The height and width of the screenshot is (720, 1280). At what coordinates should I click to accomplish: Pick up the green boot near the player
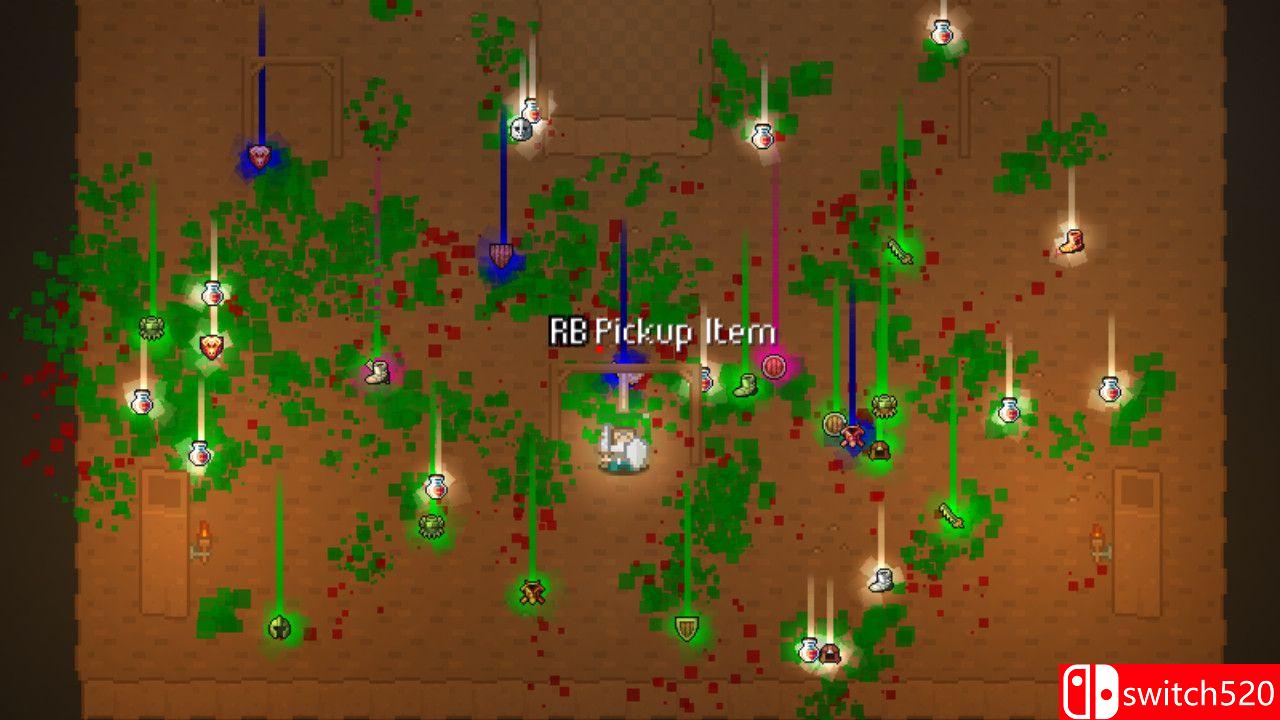[x=745, y=385]
